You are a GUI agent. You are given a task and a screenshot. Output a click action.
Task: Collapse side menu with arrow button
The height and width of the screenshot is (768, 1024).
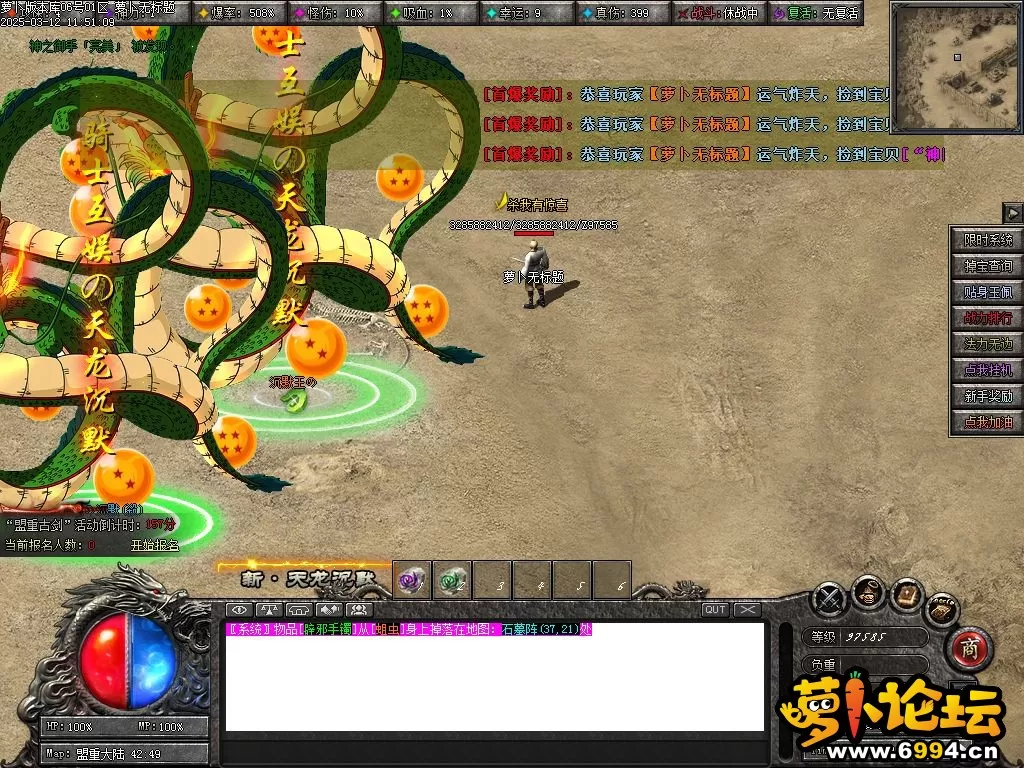click(x=1012, y=213)
